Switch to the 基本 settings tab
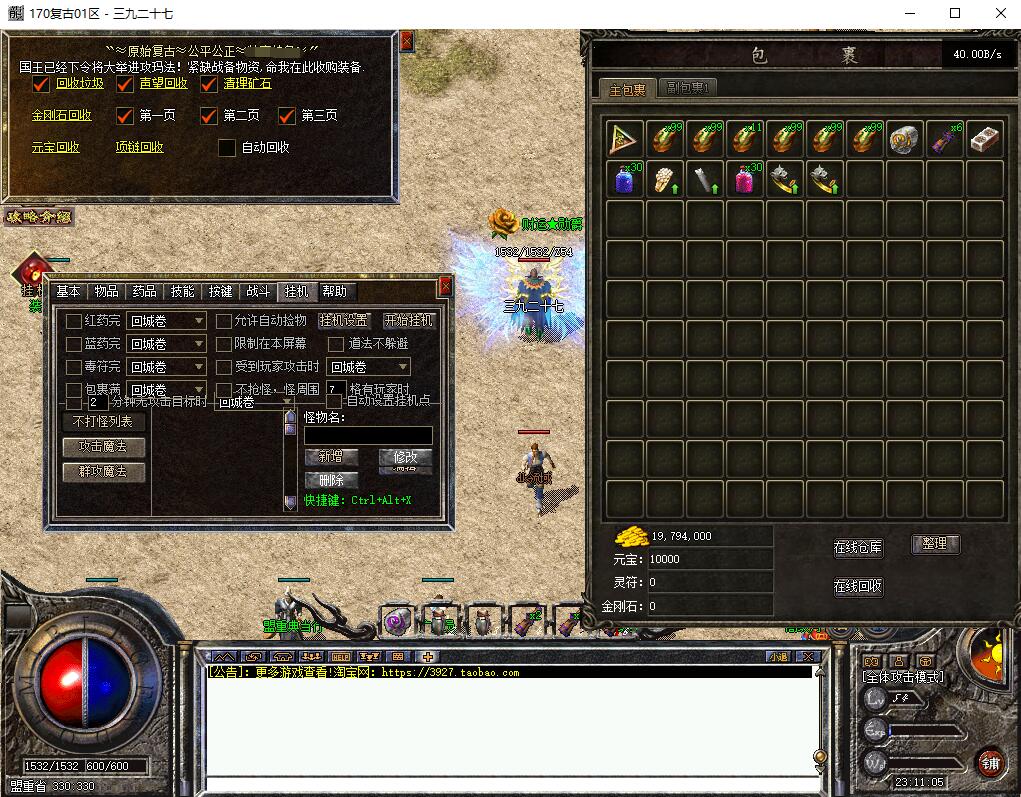Image resolution: width=1021 pixels, height=797 pixels. coord(68,291)
